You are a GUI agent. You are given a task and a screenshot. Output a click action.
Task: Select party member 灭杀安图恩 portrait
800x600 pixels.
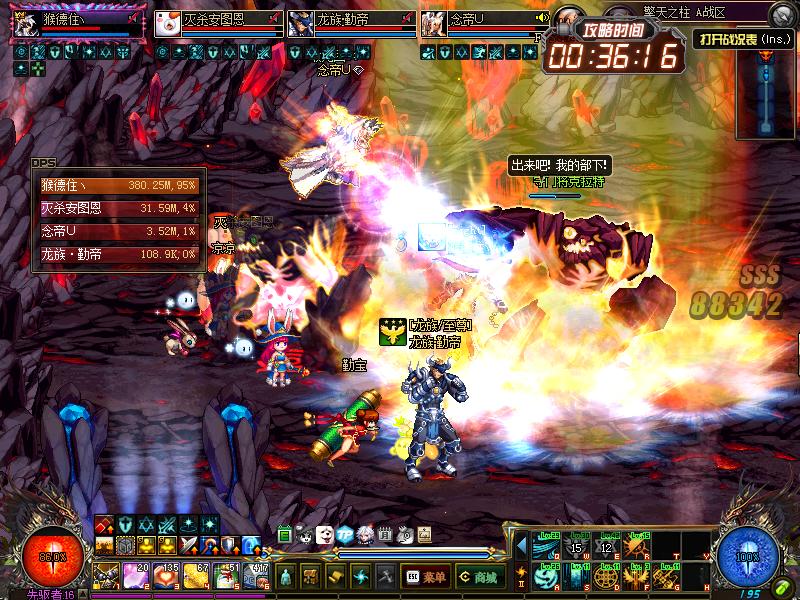coord(168,24)
